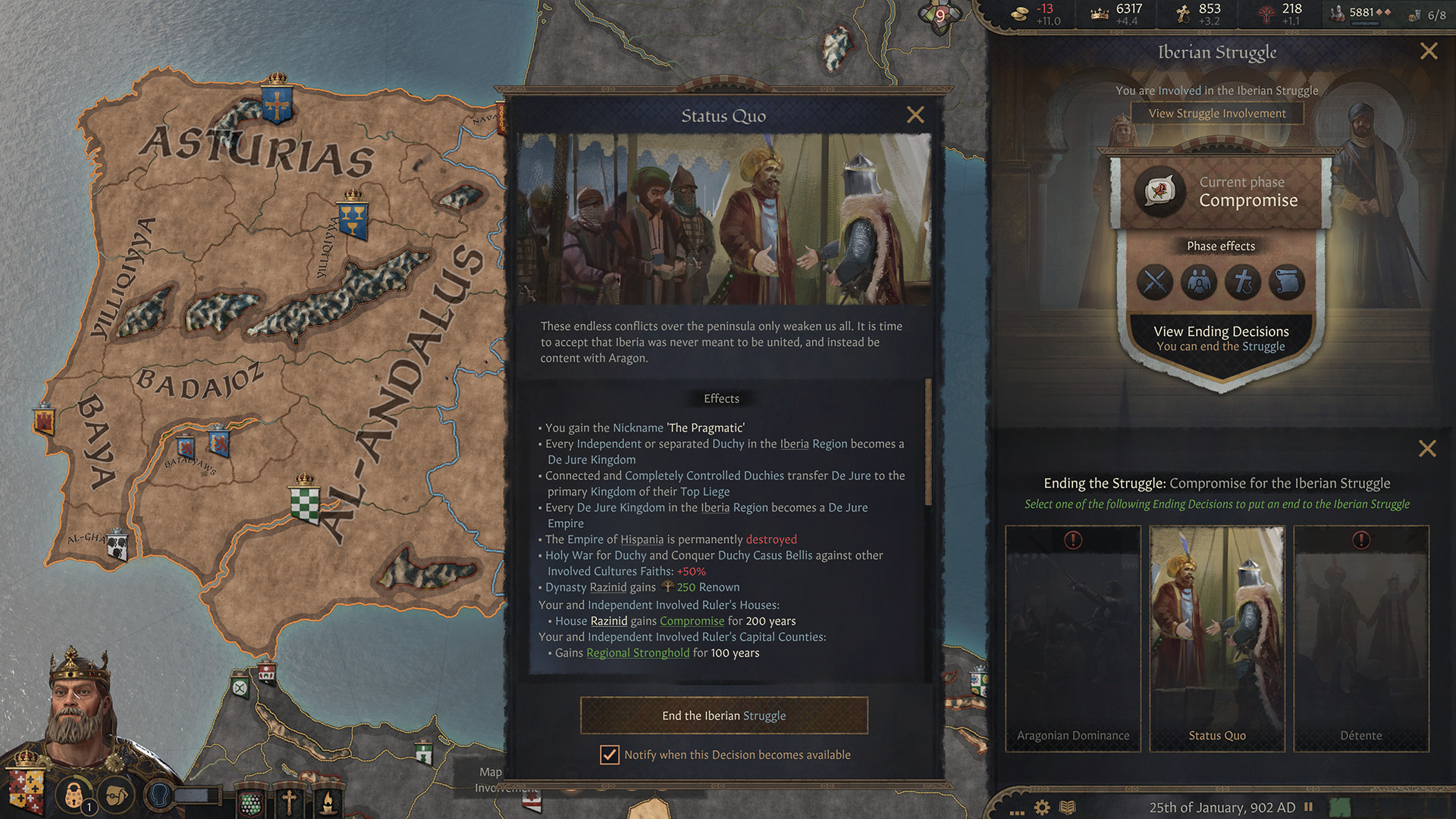Disable the Decision availability notification checkbox
The width and height of the screenshot is (1456, 819).
pyautogui.click(x=610, y=755)
